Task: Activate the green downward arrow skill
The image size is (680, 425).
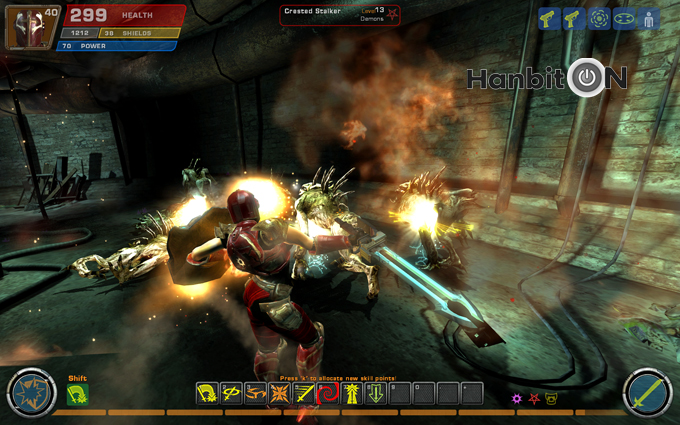Action: (375, 394)
